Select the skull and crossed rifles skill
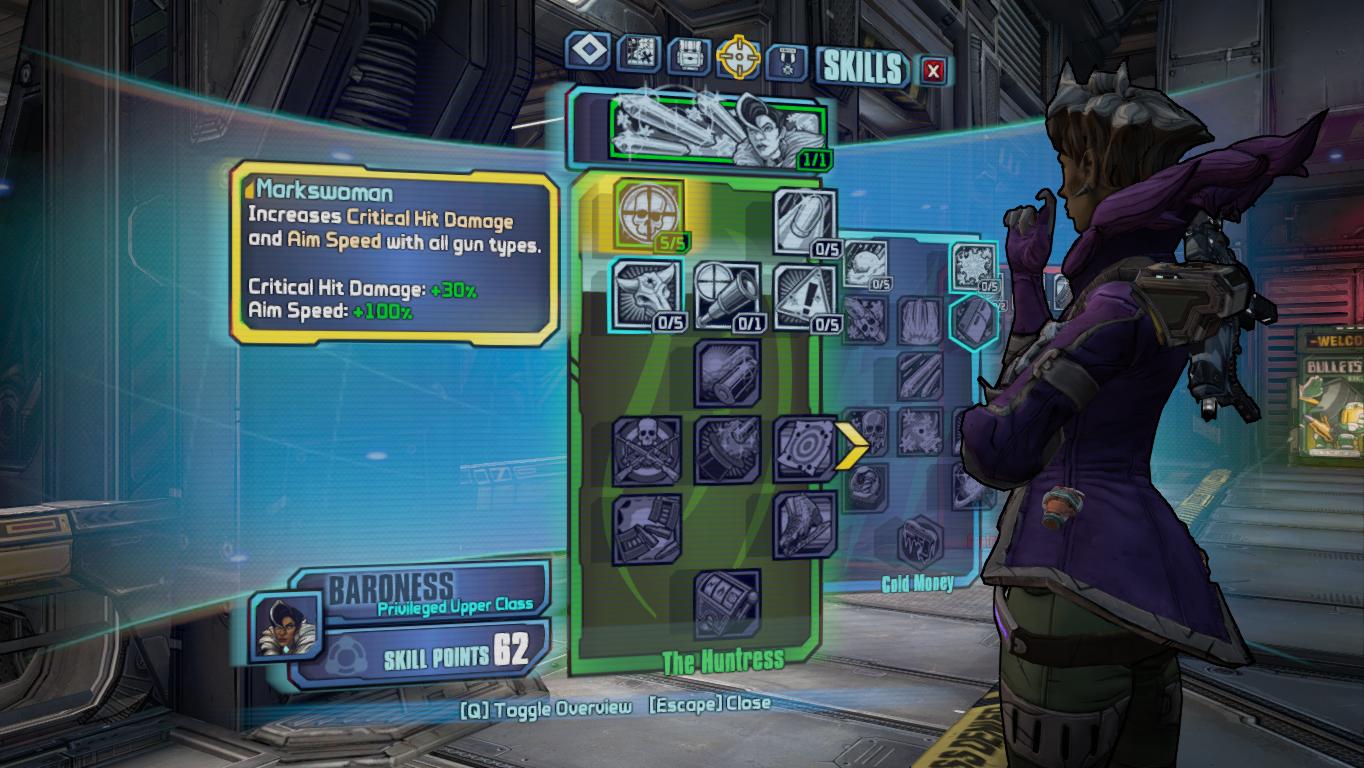The width and height of the screenshot is (1364, 768). (x=646, y=450)
